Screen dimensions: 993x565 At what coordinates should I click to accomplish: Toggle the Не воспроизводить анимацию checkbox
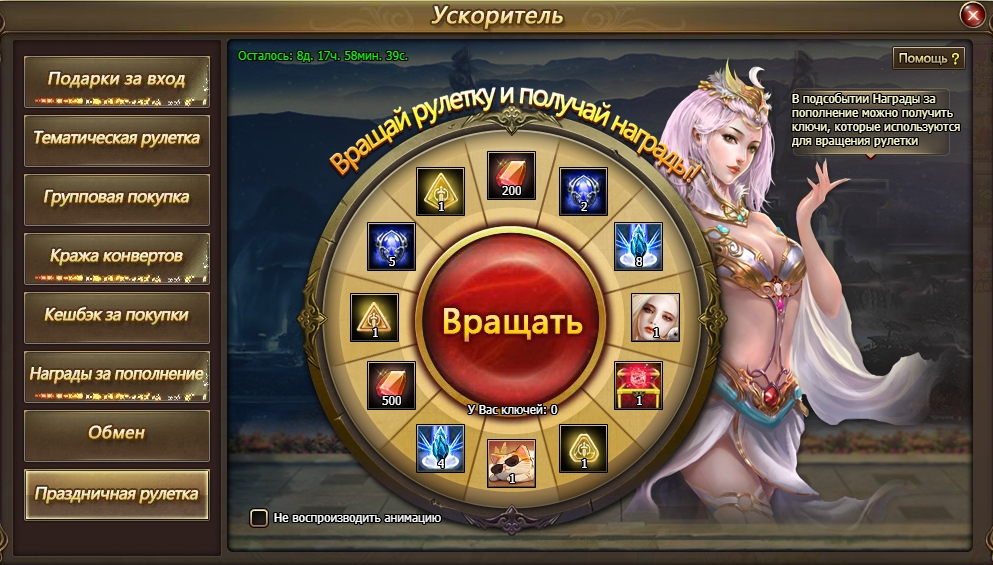click(x=259, y=518)
